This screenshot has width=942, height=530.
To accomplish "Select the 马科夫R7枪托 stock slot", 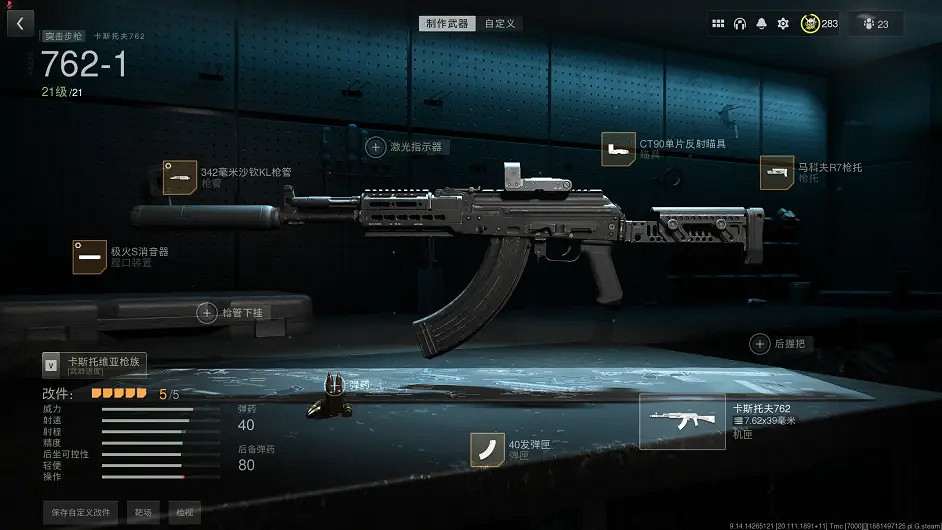I will tap(776, 172).
